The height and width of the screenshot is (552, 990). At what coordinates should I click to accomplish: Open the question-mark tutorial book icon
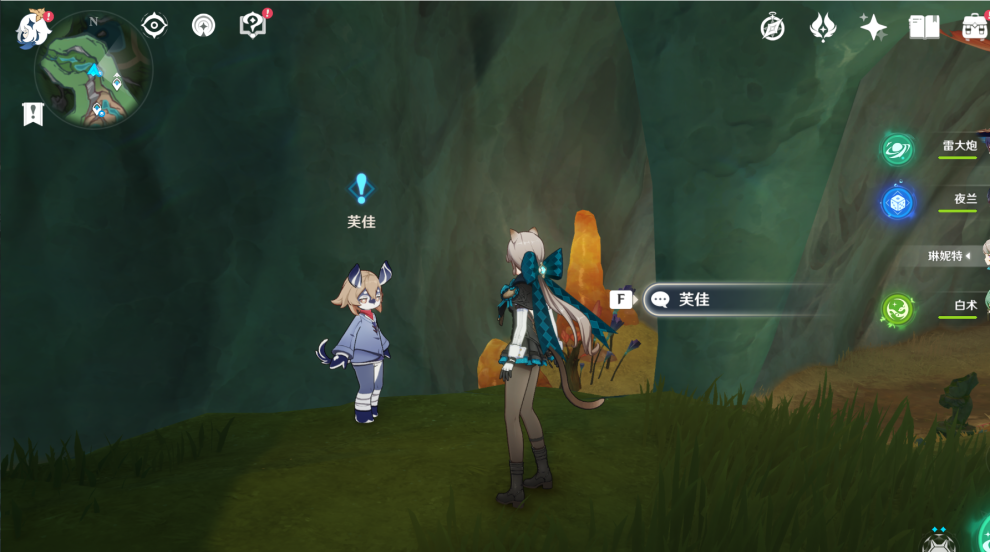tap(254, 25)
